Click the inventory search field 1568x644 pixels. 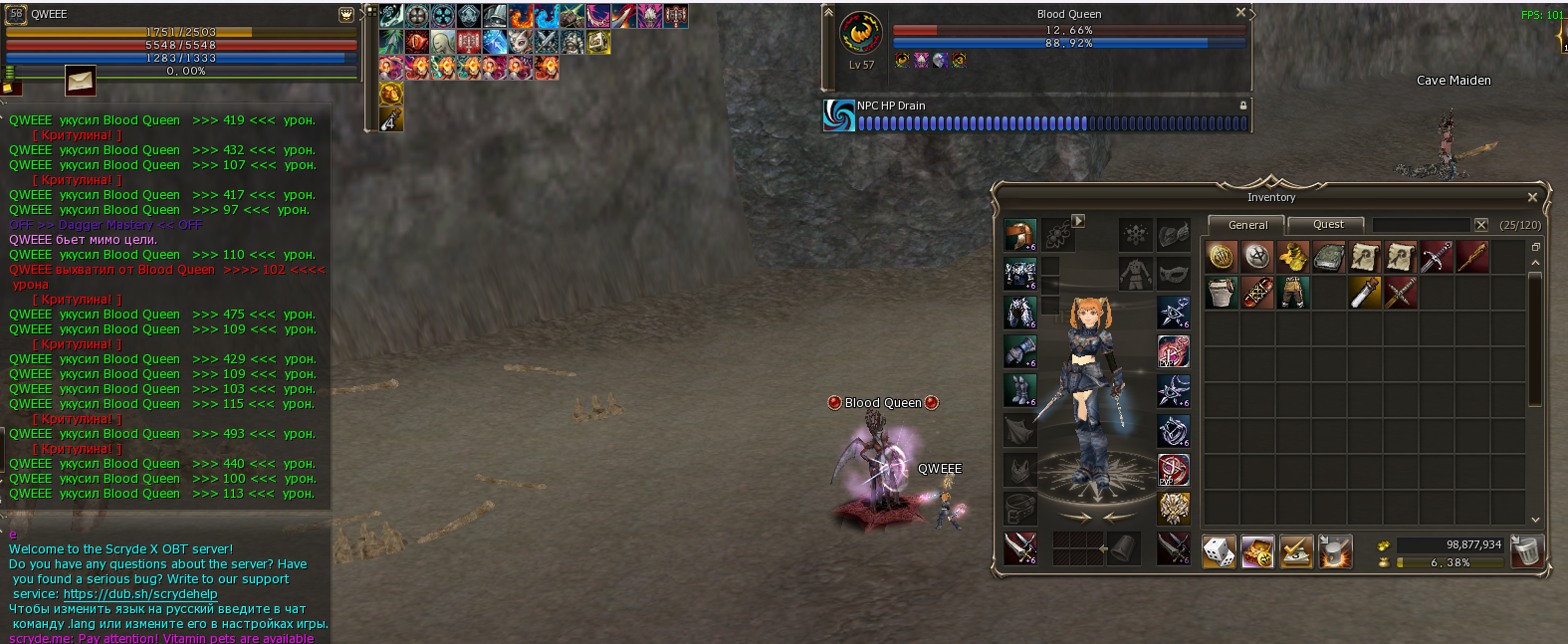pos(1421,225)
